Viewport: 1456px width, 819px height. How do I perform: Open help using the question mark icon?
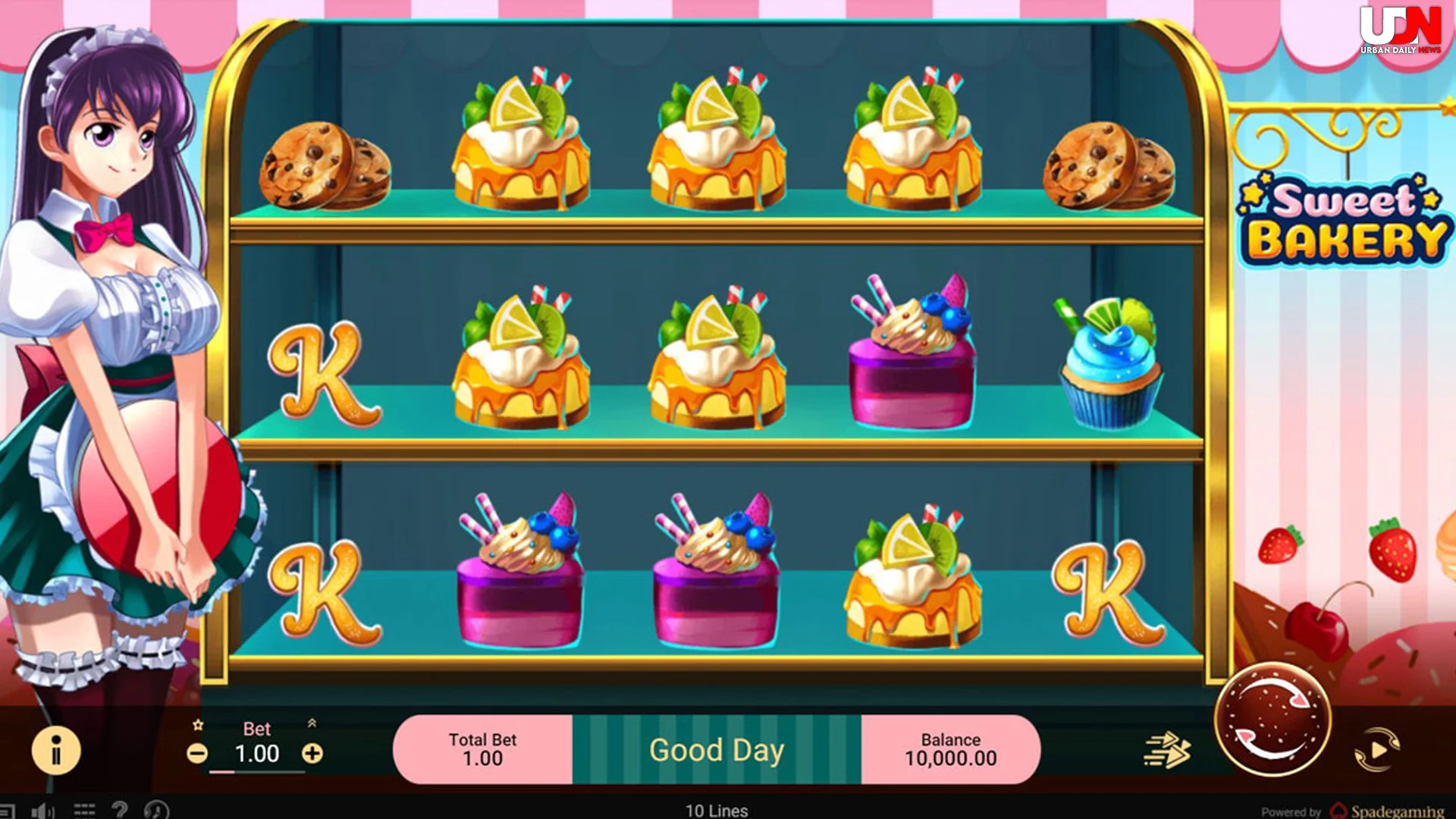(120, 808)
